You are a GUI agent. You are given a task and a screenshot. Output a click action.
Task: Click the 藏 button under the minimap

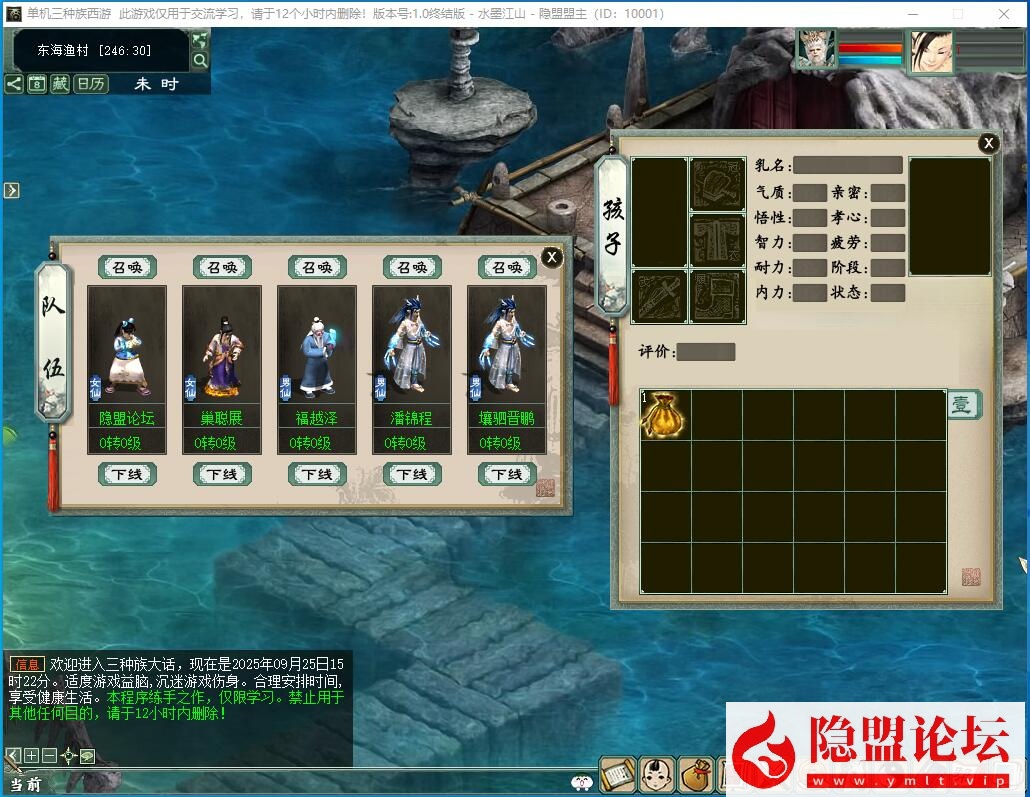[61, 84]
